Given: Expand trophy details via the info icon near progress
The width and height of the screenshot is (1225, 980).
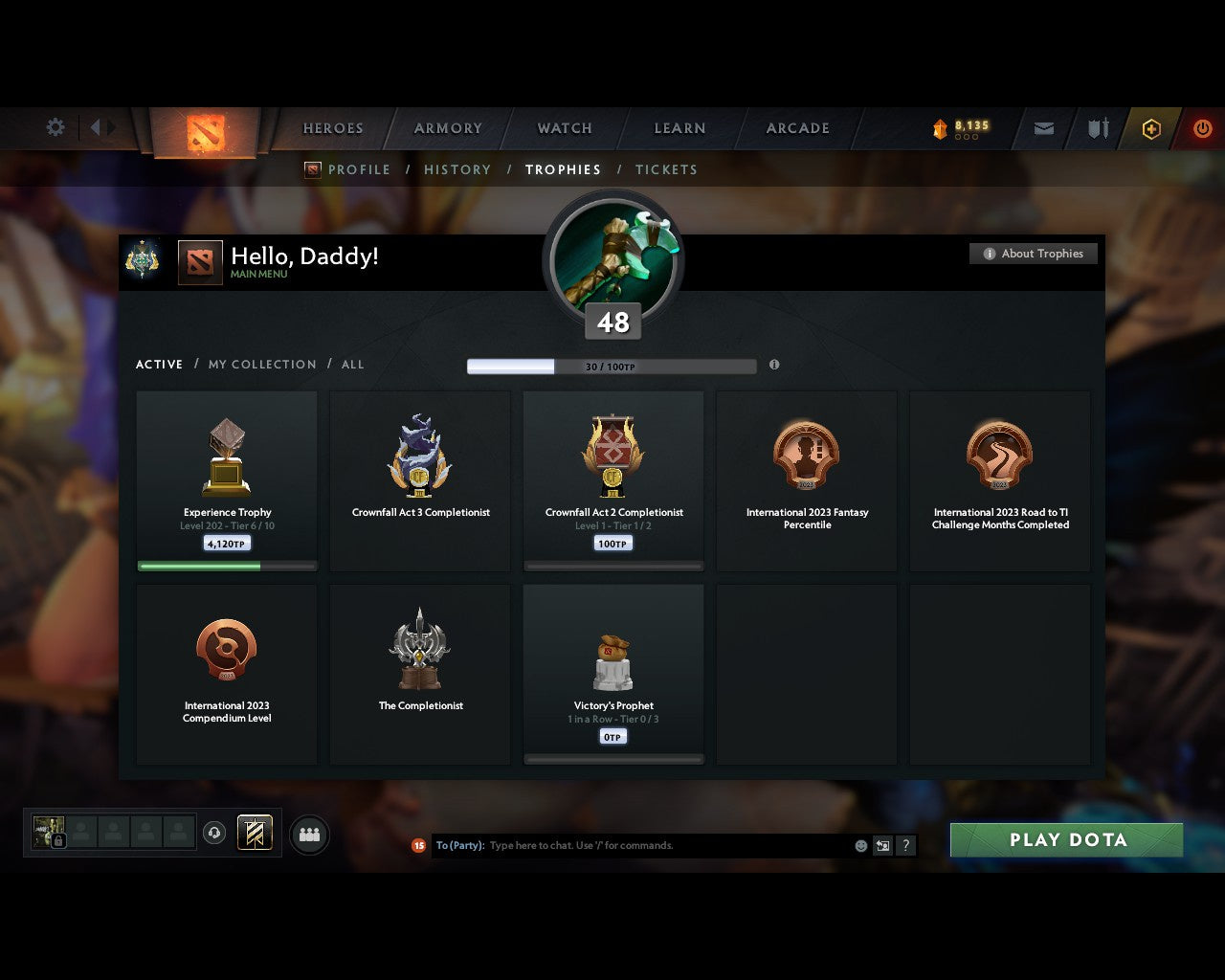Looking at the screenshot, I should point(774,366).
